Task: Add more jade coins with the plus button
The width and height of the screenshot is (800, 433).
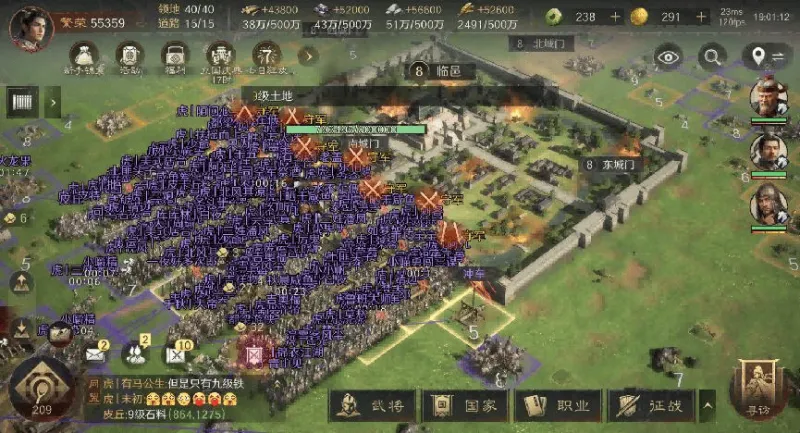Action: click(x=615, y=17)
